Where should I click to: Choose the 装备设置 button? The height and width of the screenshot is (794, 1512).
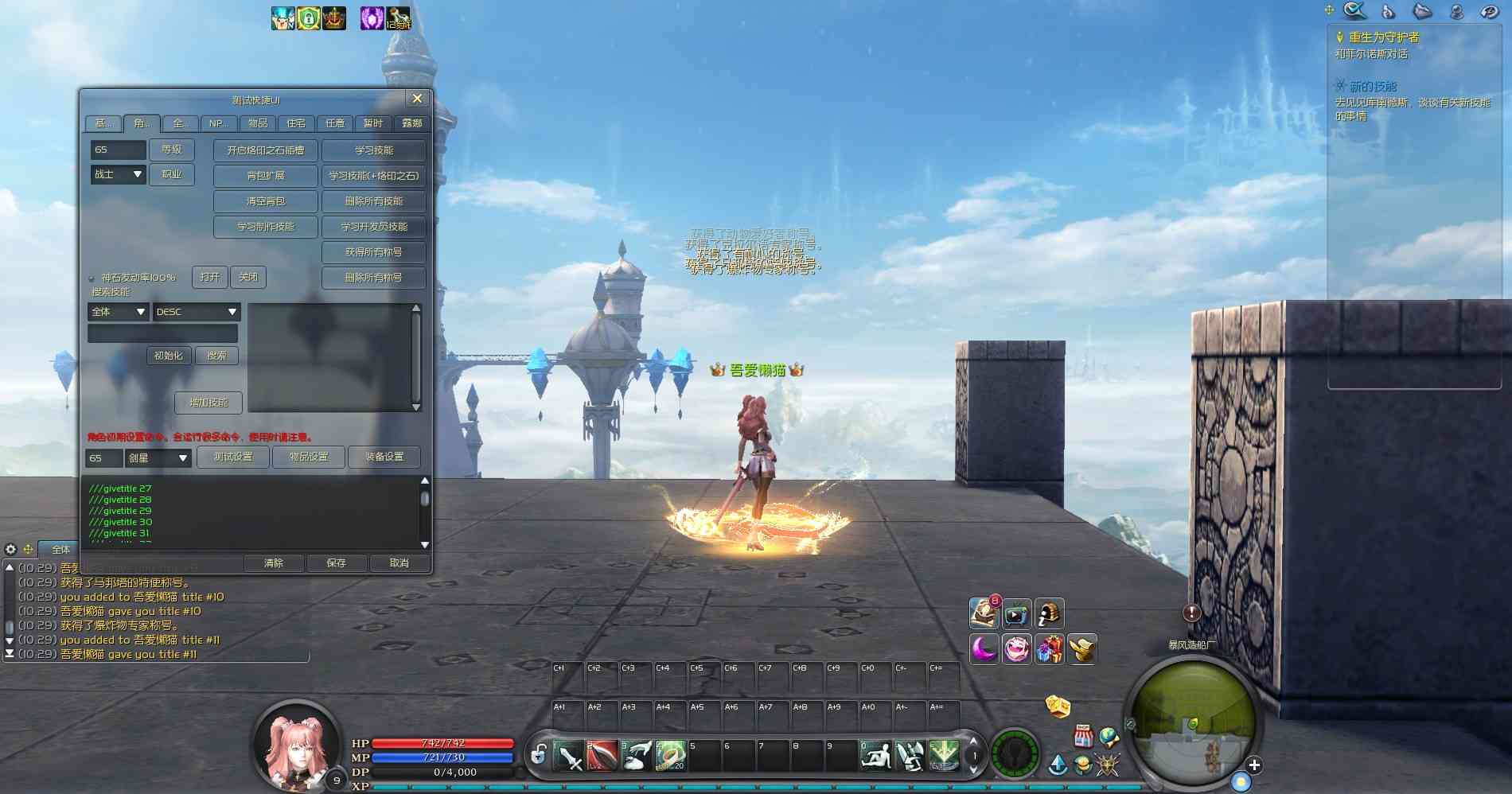[x=384, y=457]
